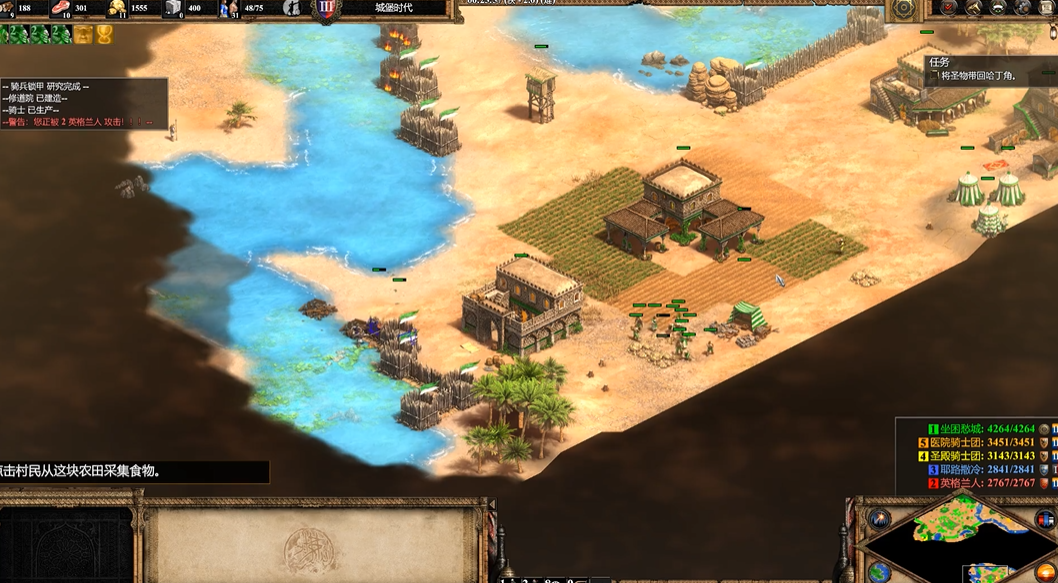Click the ornate round button left of the menu icons
The height and width of the screenshot is (583, 1058).
click(904, 8)
